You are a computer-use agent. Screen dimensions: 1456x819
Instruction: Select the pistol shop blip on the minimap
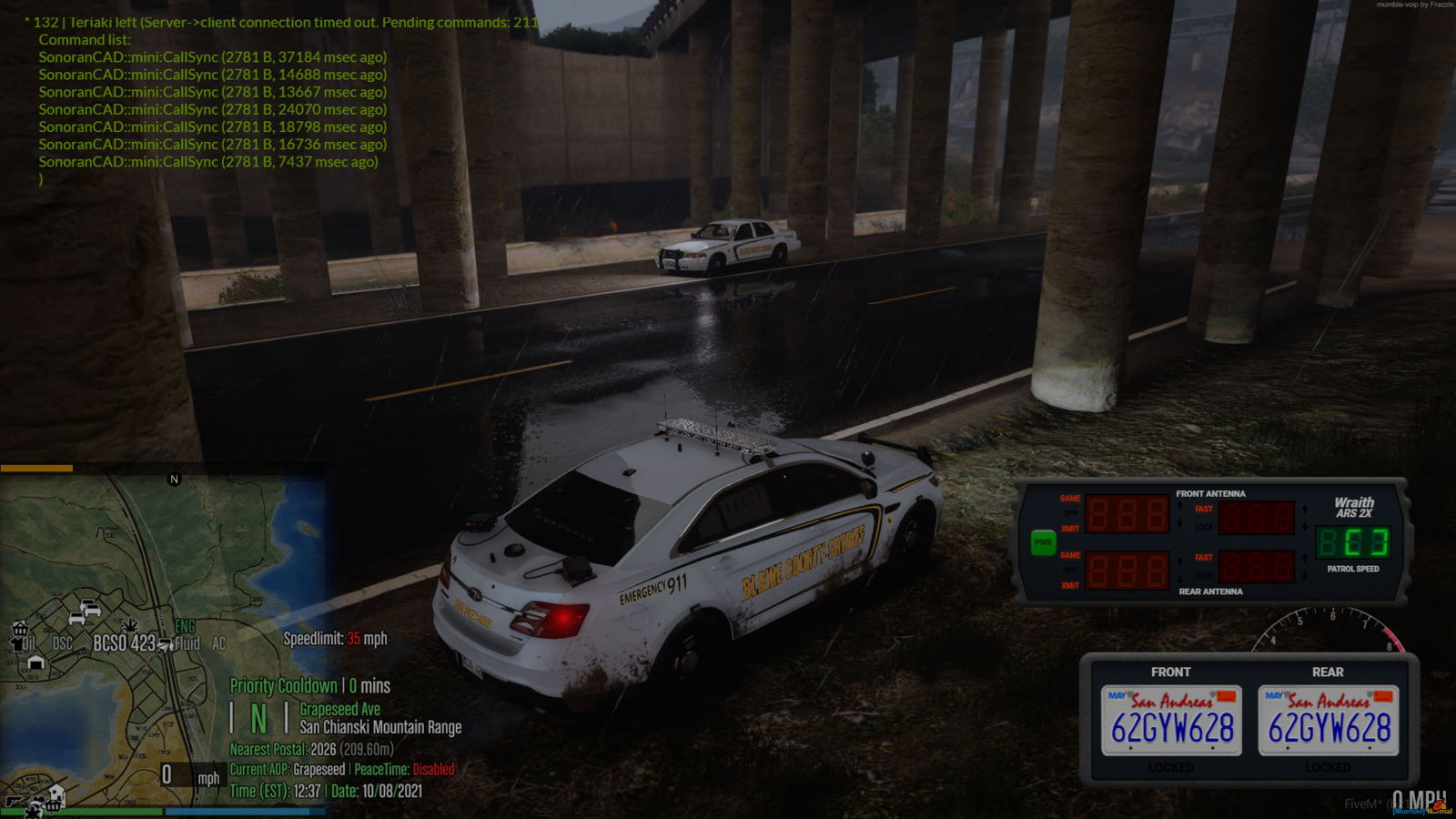click(x=14, y=803)
